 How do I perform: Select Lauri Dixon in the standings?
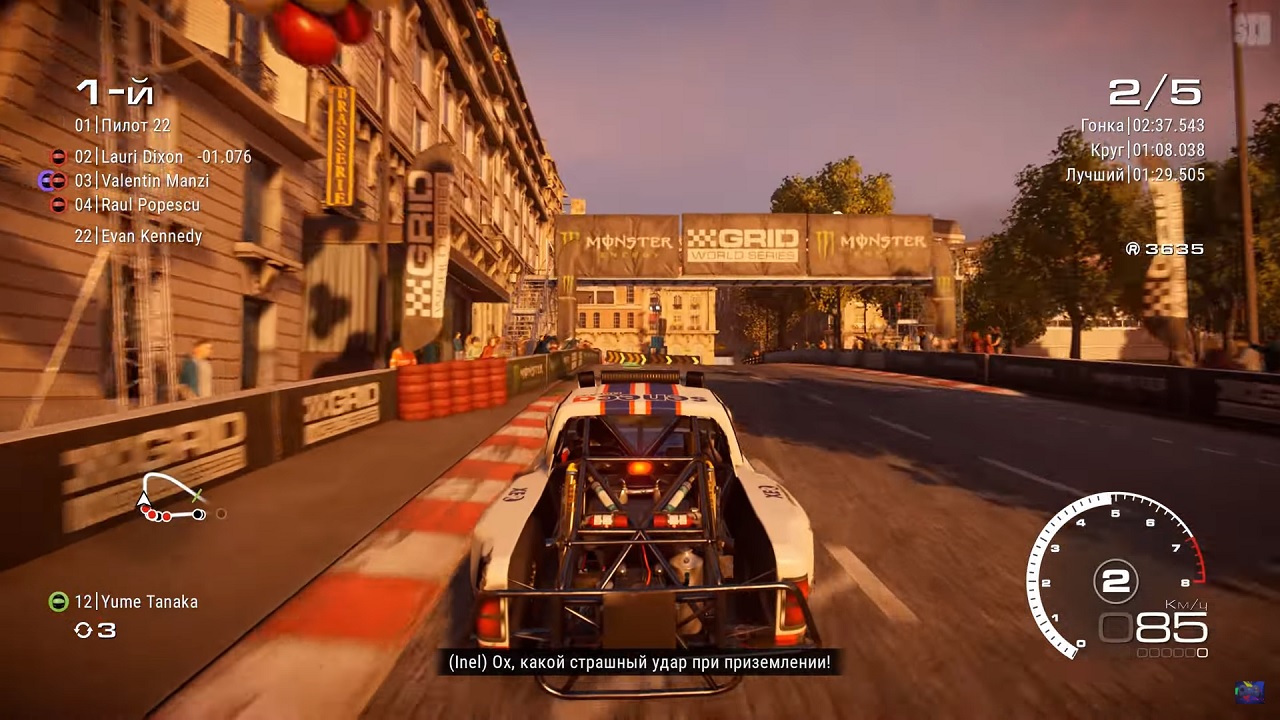click(x=141, y=157)
